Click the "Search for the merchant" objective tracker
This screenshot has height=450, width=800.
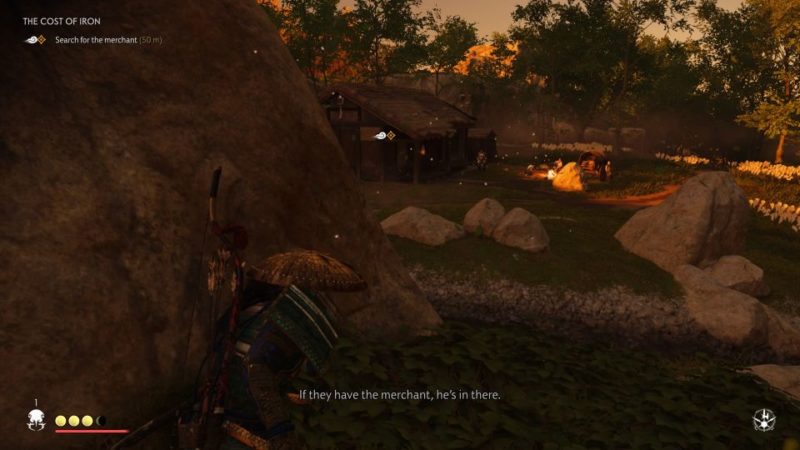(95, 39)
